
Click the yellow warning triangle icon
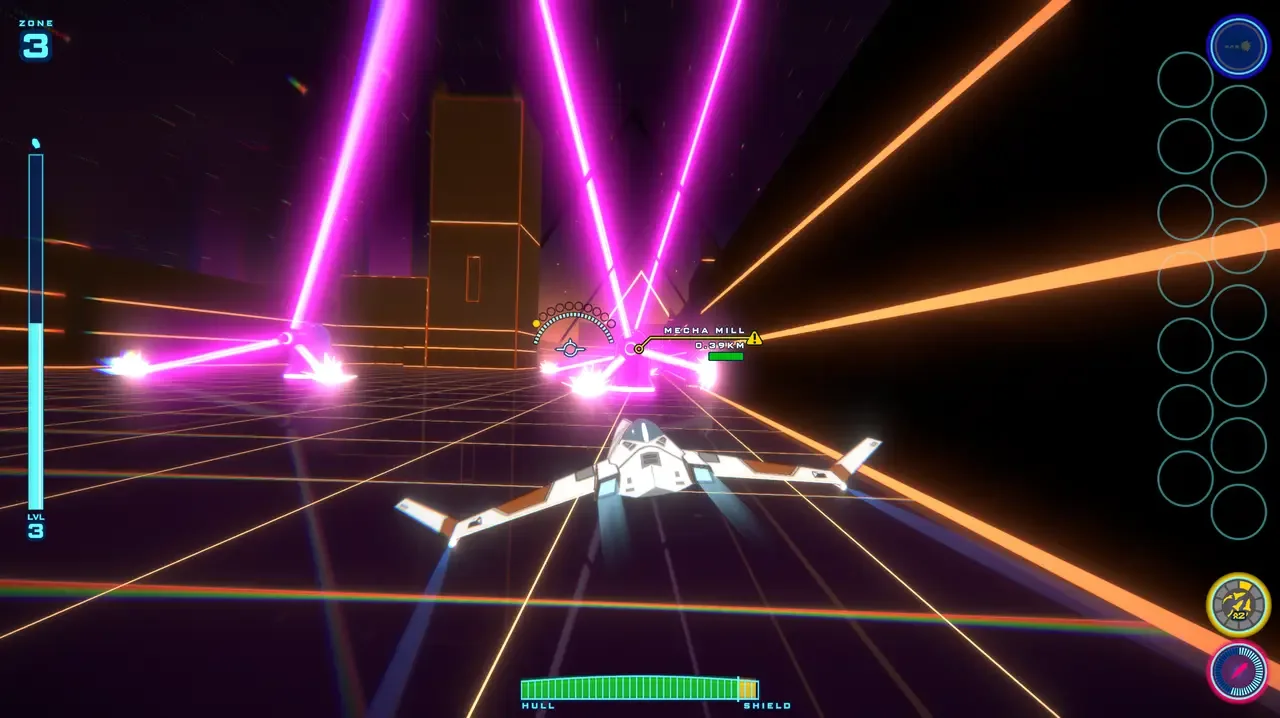(754, 338)
